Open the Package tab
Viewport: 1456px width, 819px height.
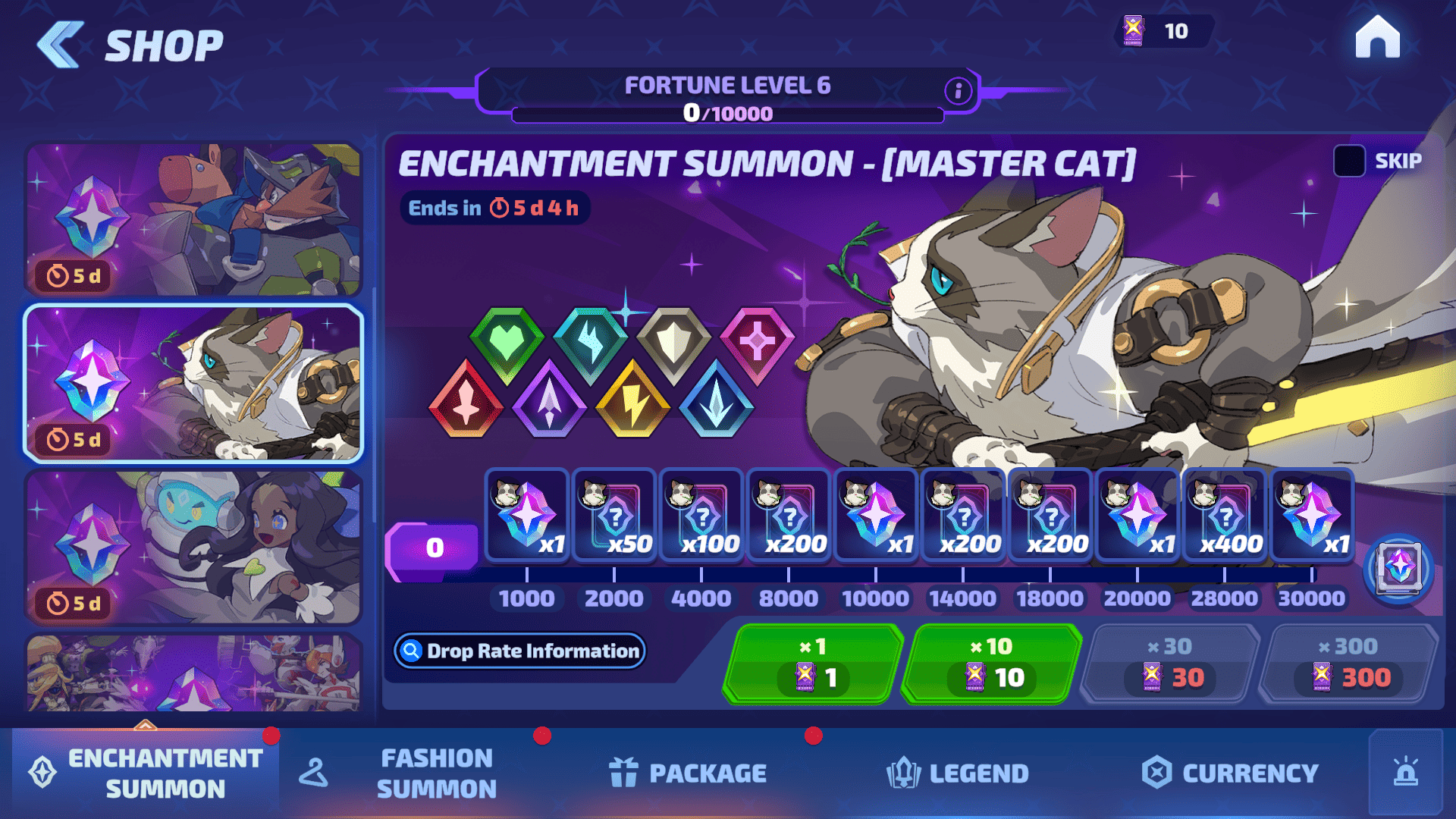pos(689,773)
